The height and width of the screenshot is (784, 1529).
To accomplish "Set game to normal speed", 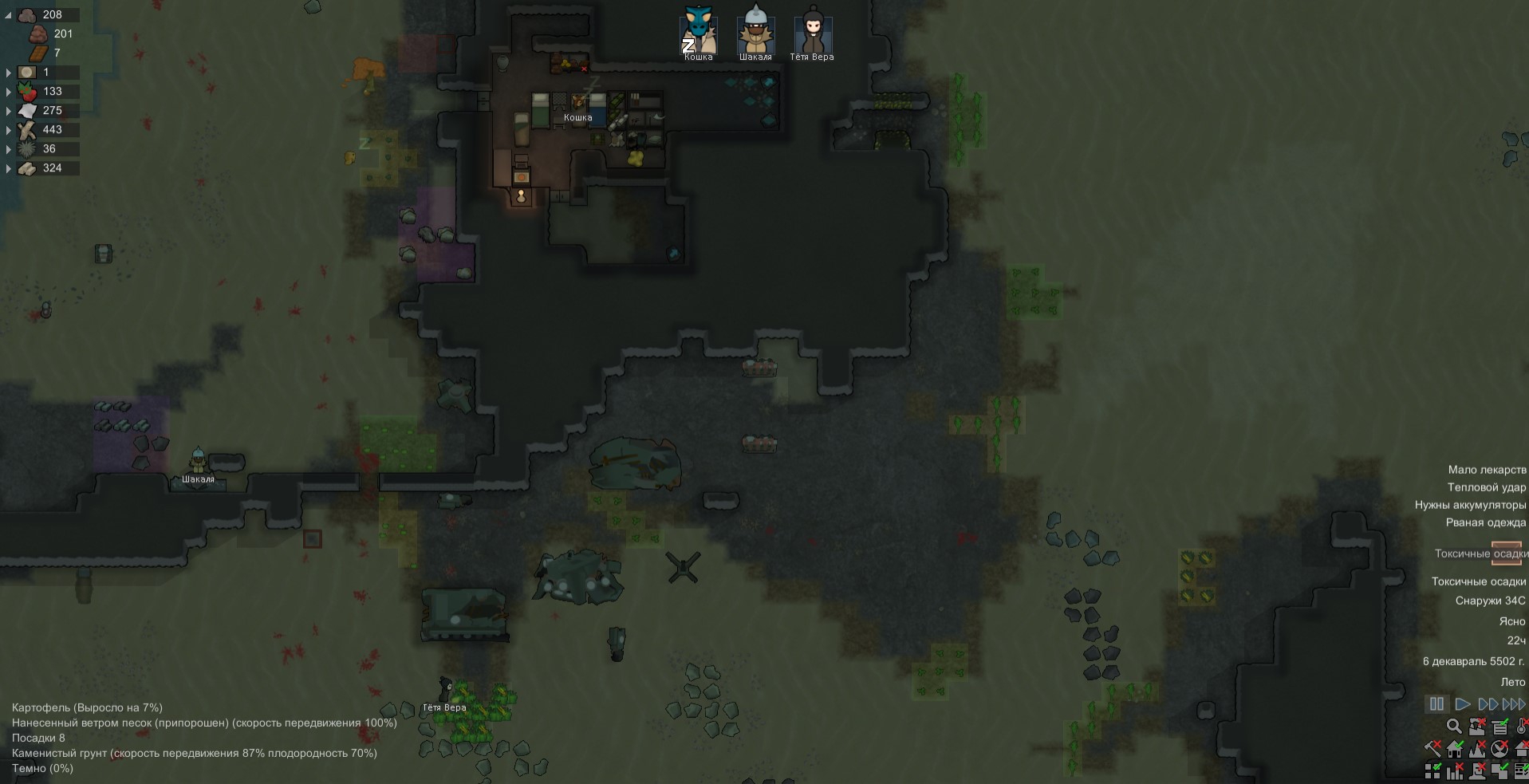I will point(1462,704).
